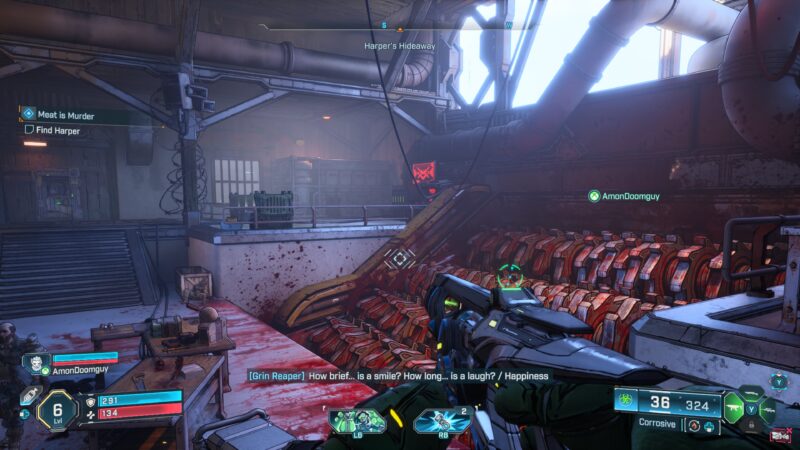Click the syringe repair kit icon
The image size is (800, 450).
[x=29, y=397]
